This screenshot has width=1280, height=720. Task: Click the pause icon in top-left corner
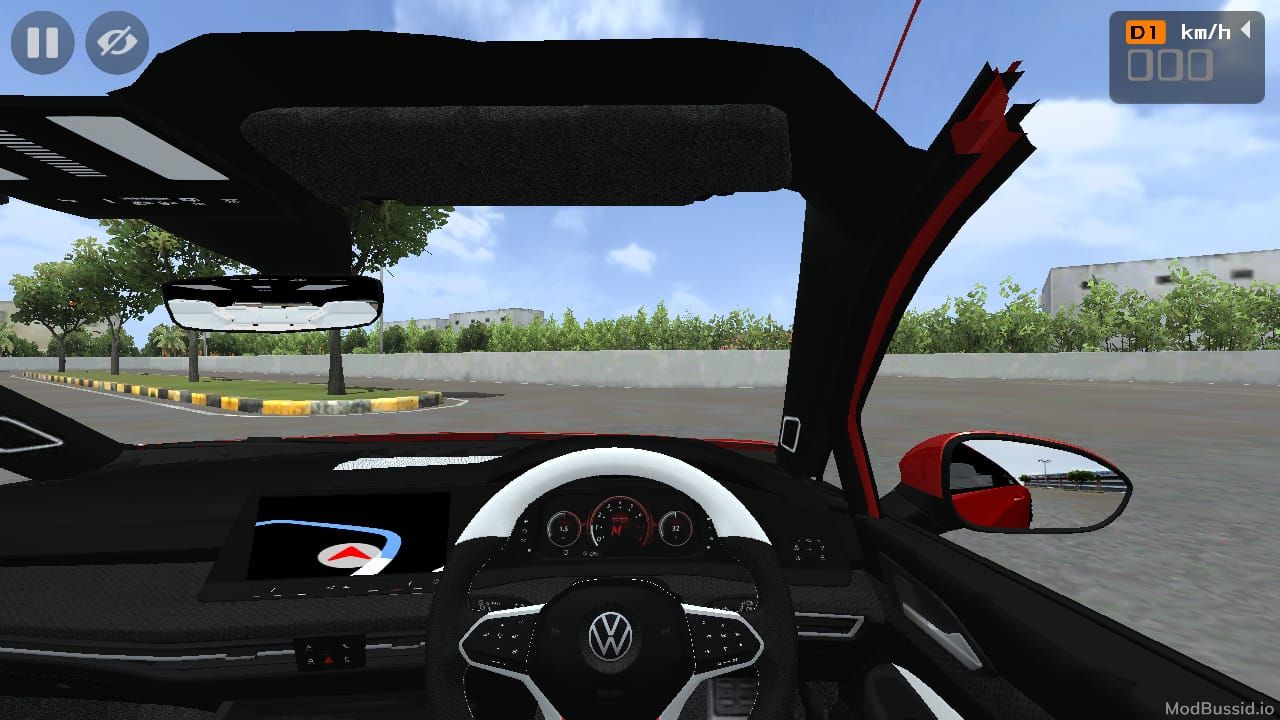click(x=42, y=42)
